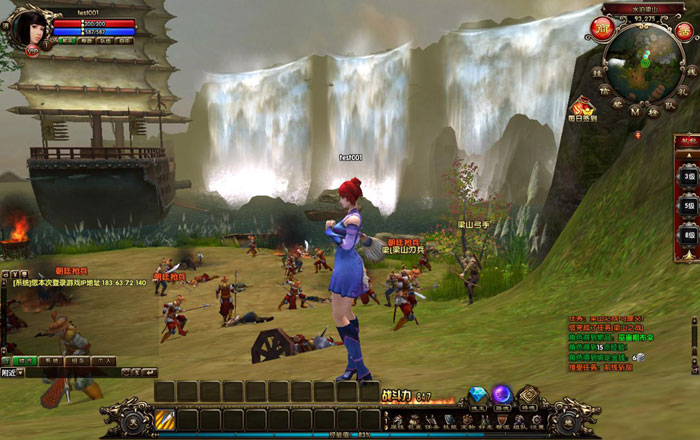Open the purple orb menu

pyautogui.click(x=502, y=395)
